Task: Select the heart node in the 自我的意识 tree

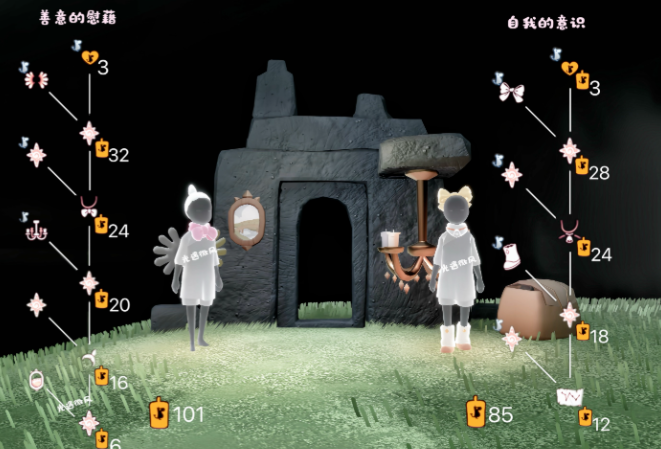Action: (x=569, y=69)
